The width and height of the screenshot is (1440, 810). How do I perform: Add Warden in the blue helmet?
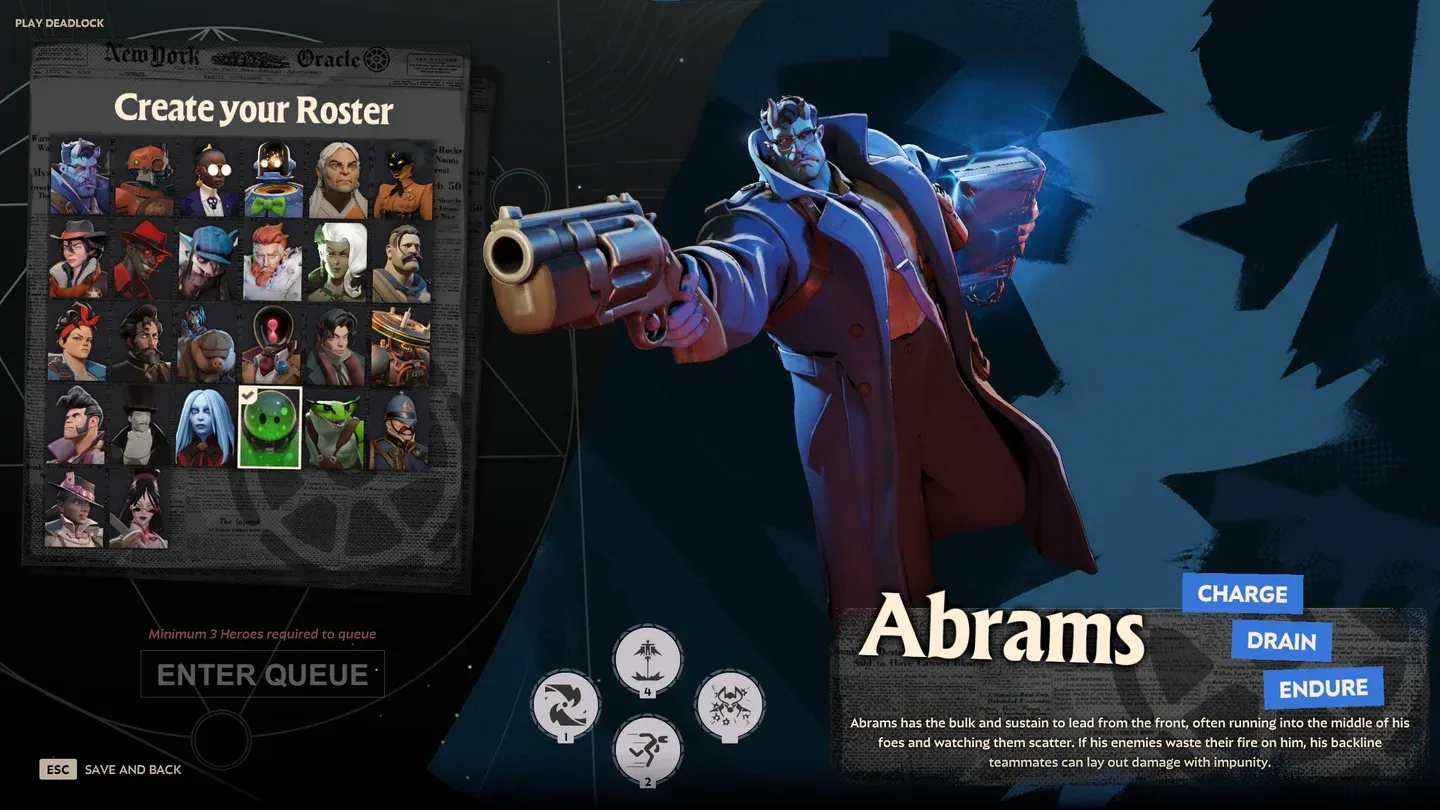tap(402, 426)
